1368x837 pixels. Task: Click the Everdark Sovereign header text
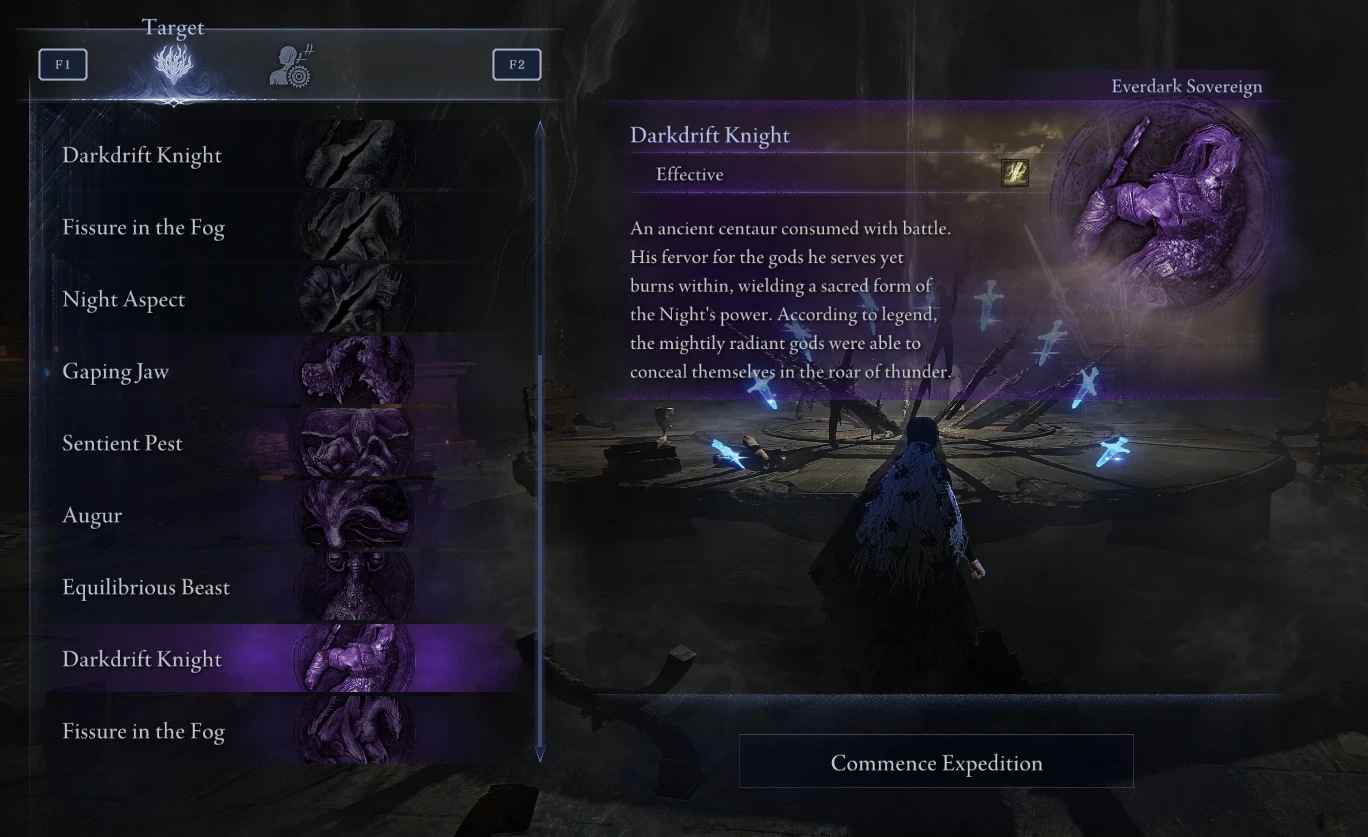1188,86
